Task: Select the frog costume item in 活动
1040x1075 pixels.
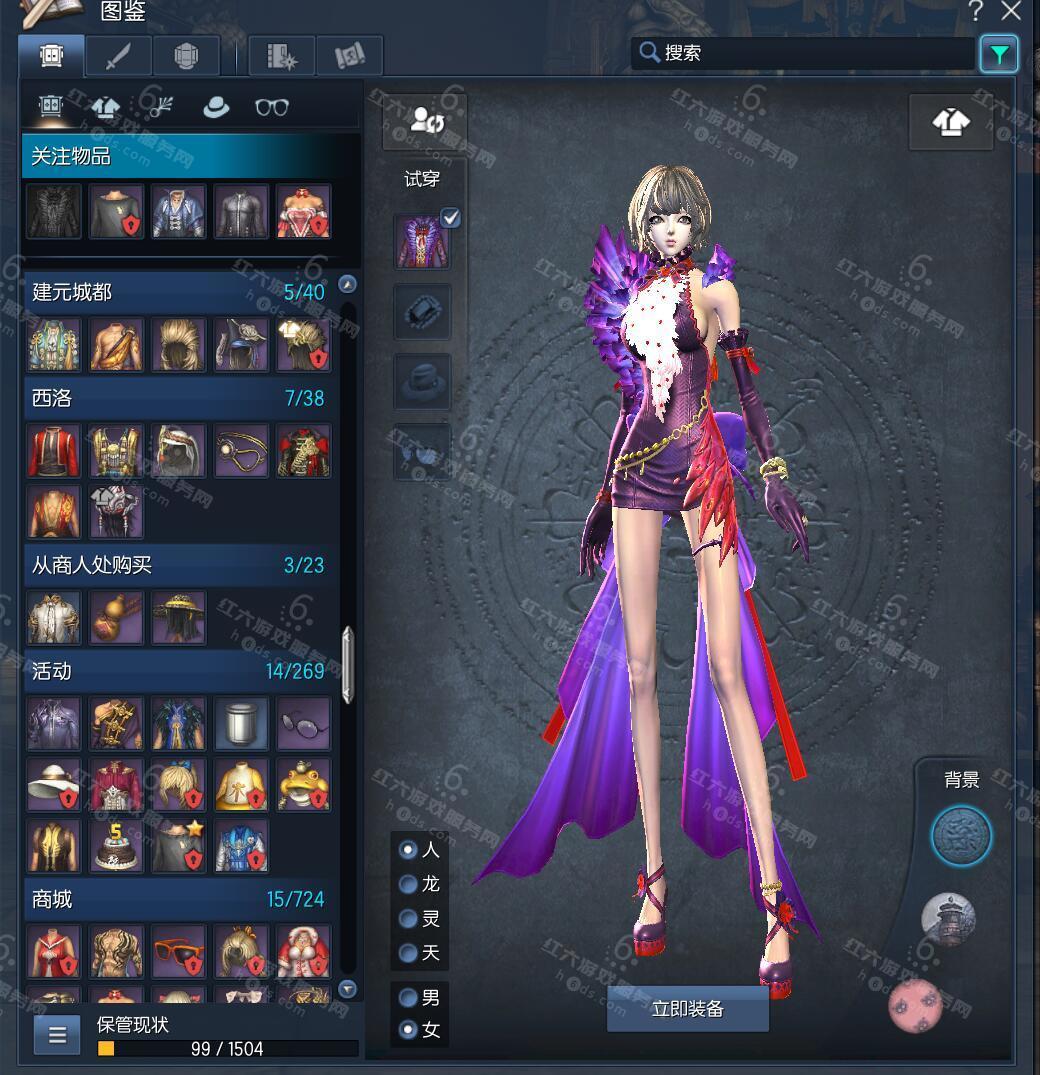Action: [303, 783]
